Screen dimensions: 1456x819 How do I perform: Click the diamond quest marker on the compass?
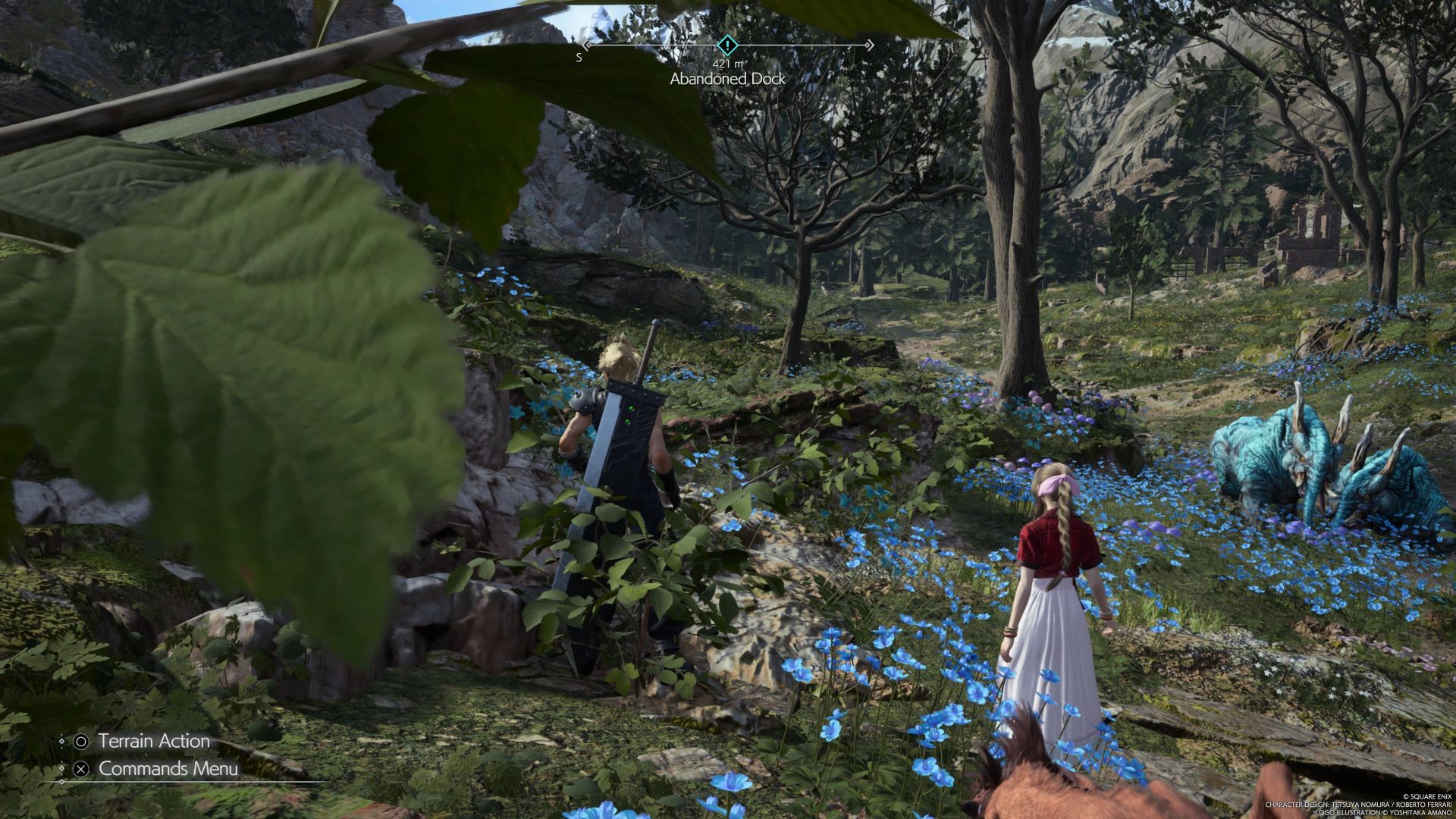[727, 45]
